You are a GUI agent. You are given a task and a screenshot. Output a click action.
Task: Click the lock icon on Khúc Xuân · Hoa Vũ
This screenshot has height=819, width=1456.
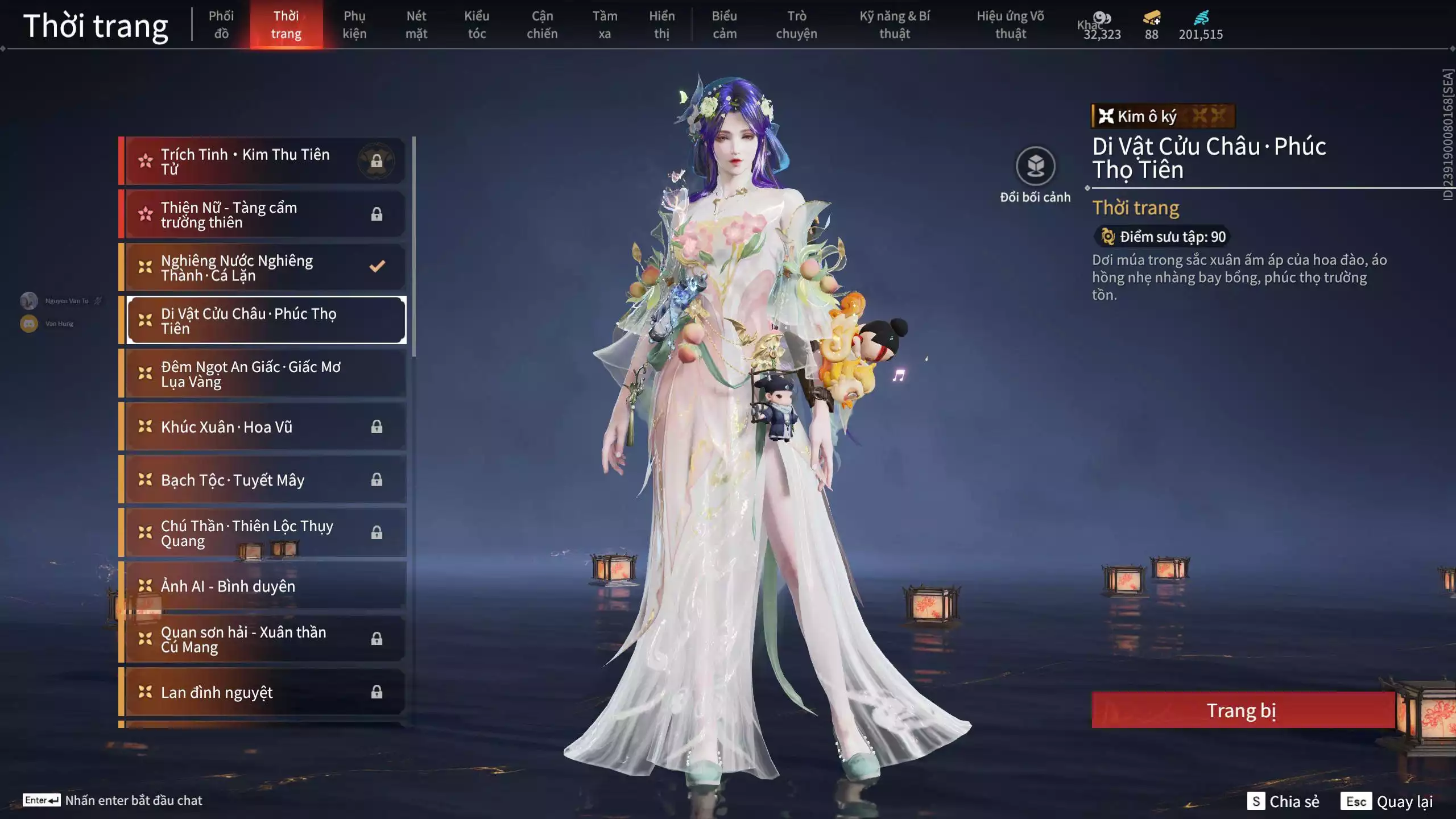(x=377, y=427)
